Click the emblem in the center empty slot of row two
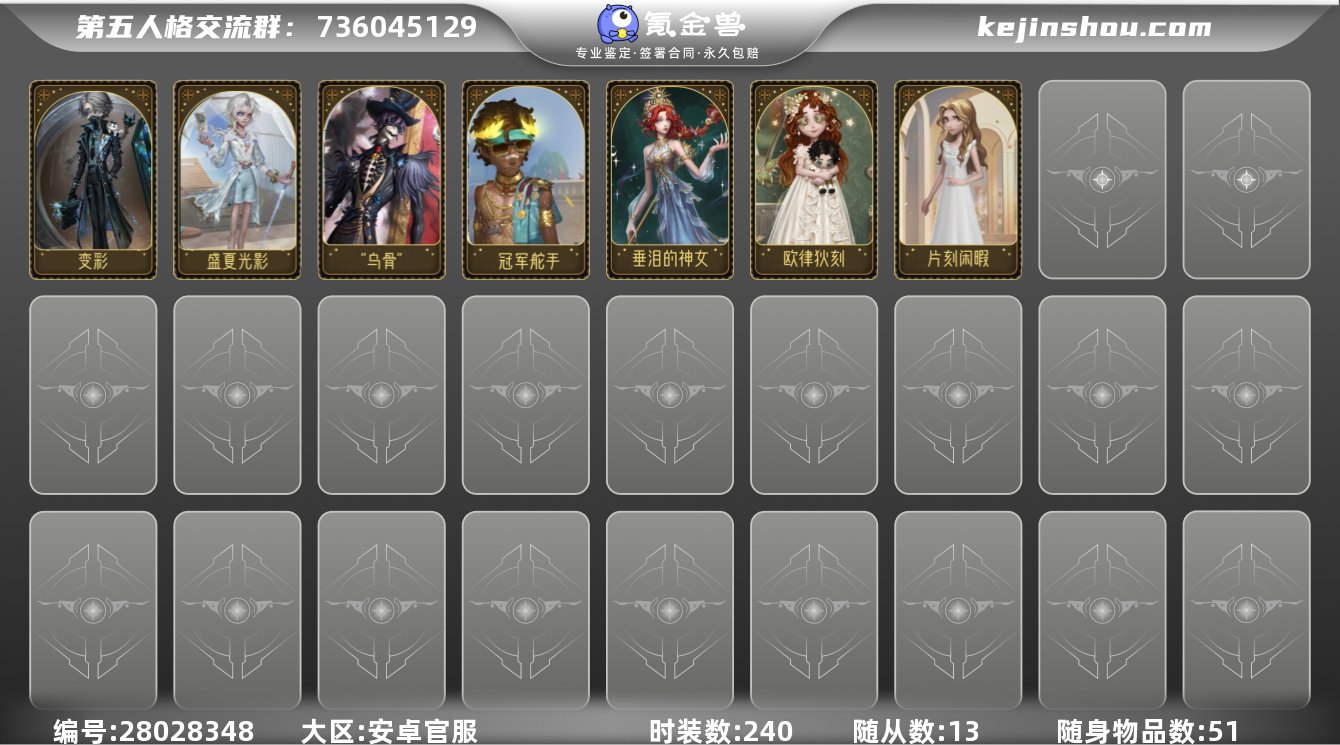This screenshot has width=1340, height=745. [668, 393]
